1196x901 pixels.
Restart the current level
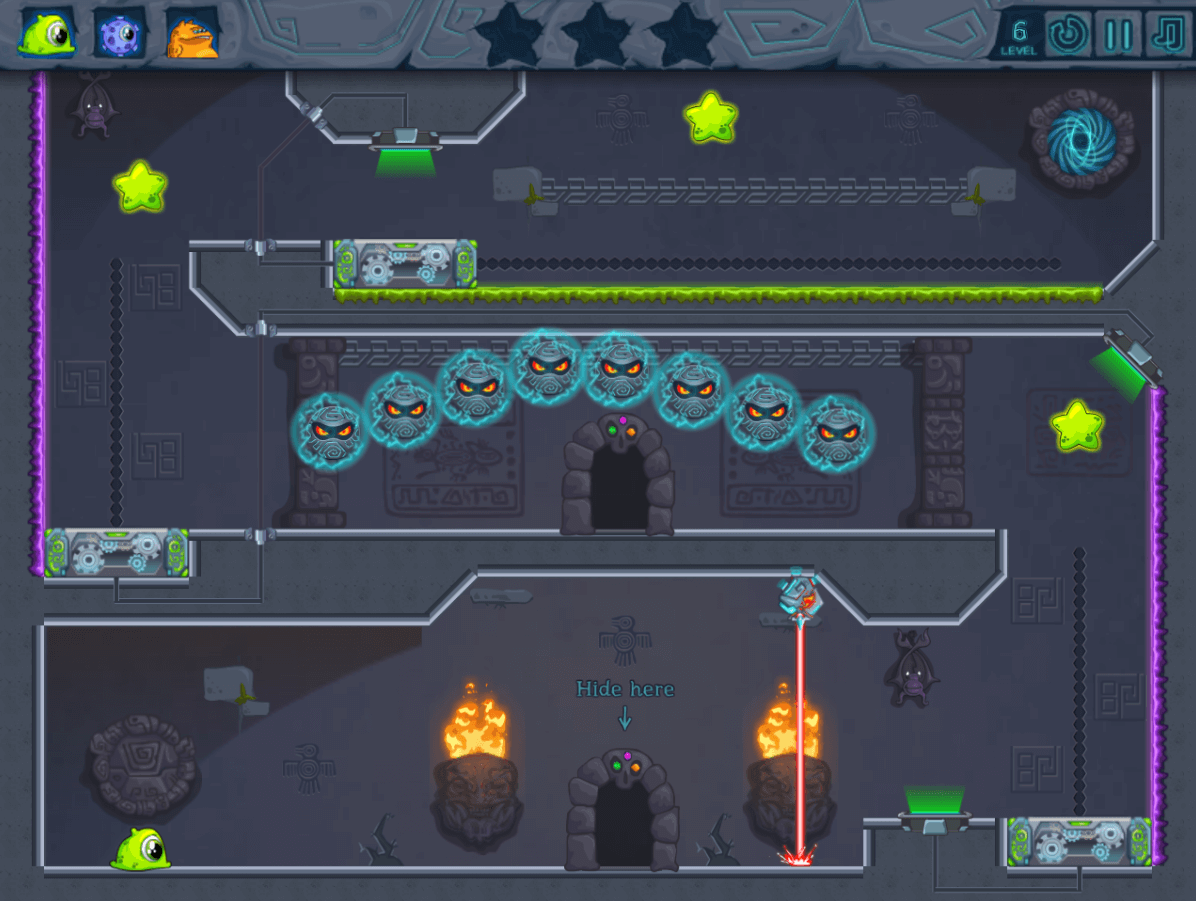pyautogui.click(x=1068, y=35)
